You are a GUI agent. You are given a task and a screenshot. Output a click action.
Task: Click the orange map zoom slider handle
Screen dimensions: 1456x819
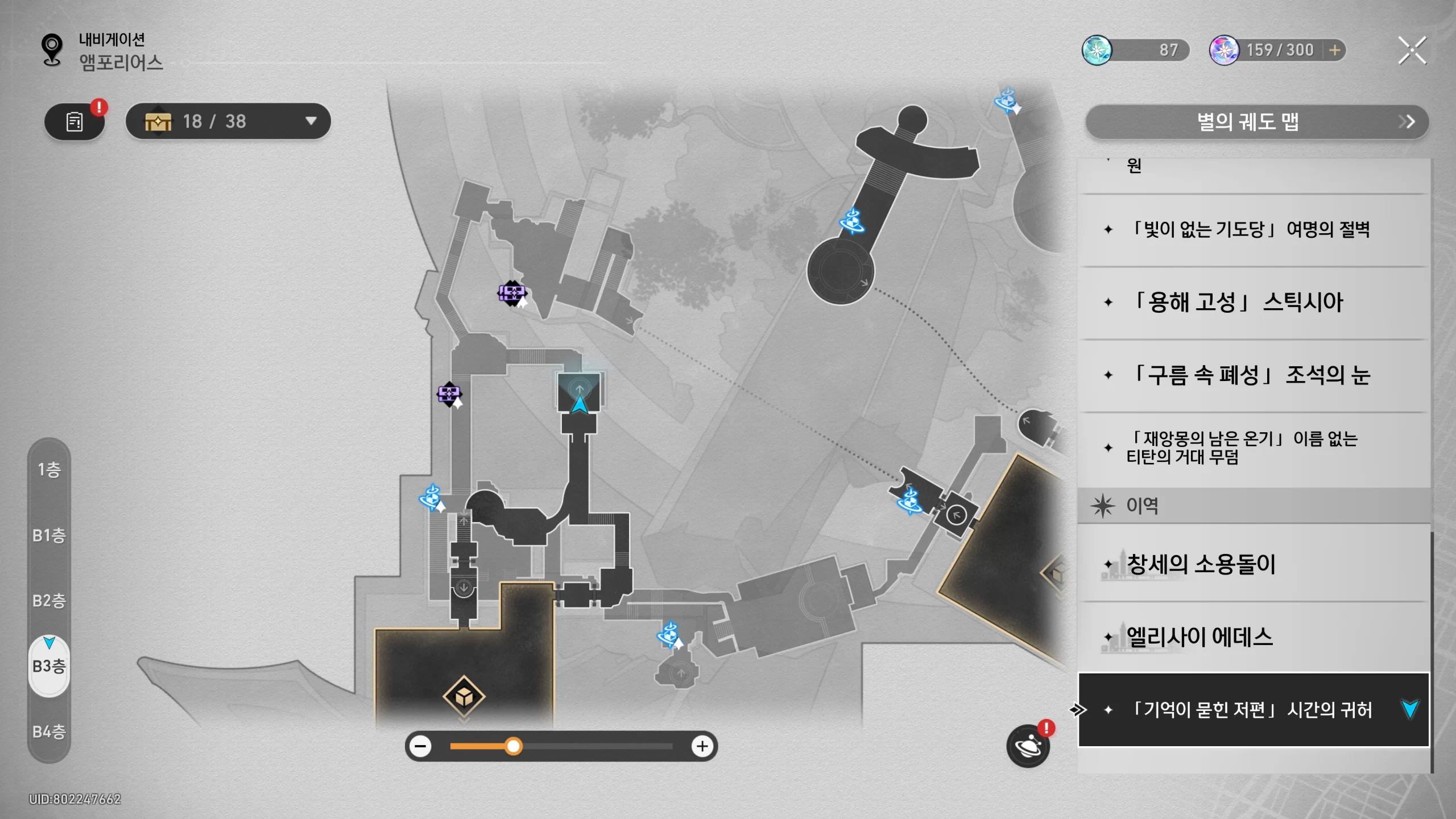coord(513,746)
